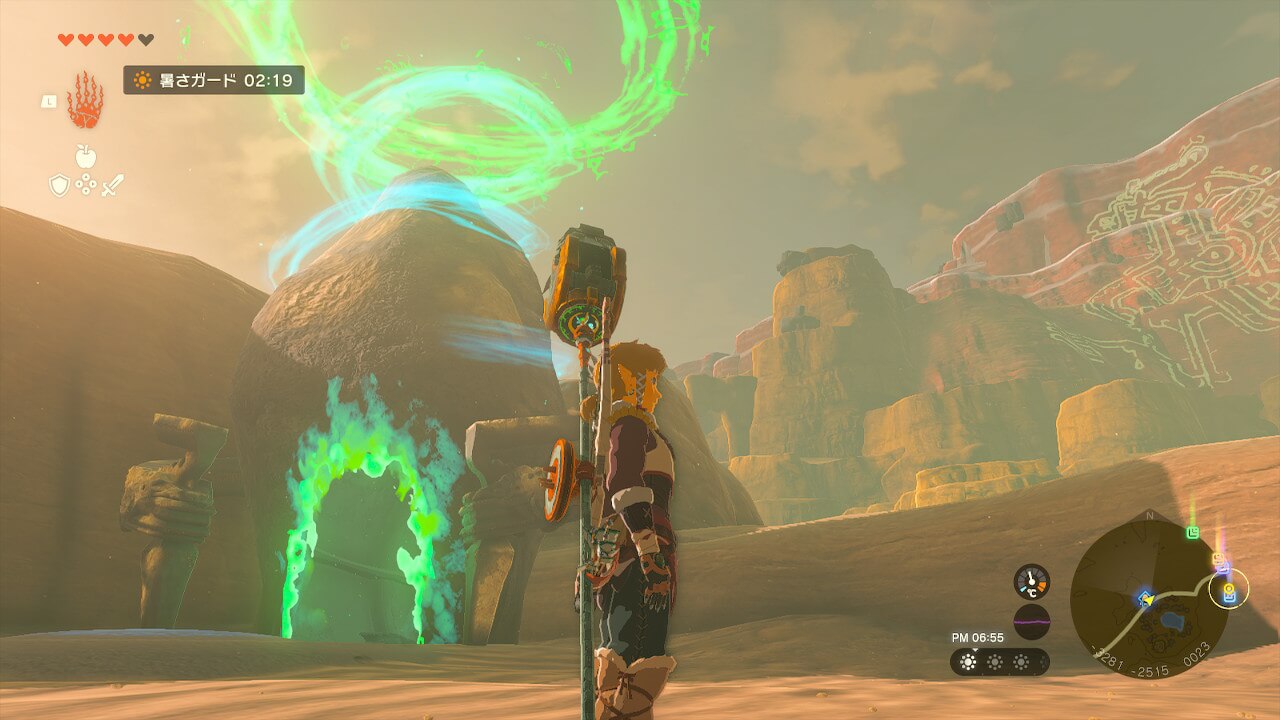Select the yellow-circled destination marker on minimap

coord(1228,589)
